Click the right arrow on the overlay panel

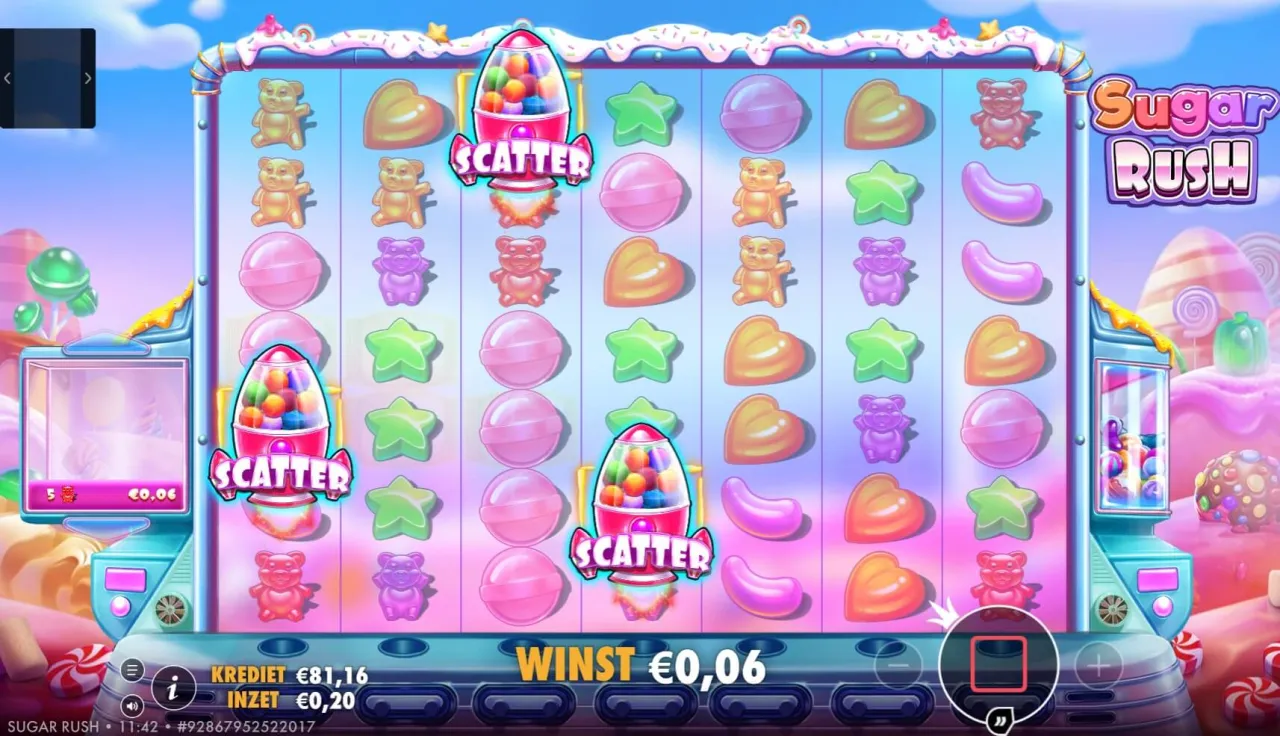point(87,78)
